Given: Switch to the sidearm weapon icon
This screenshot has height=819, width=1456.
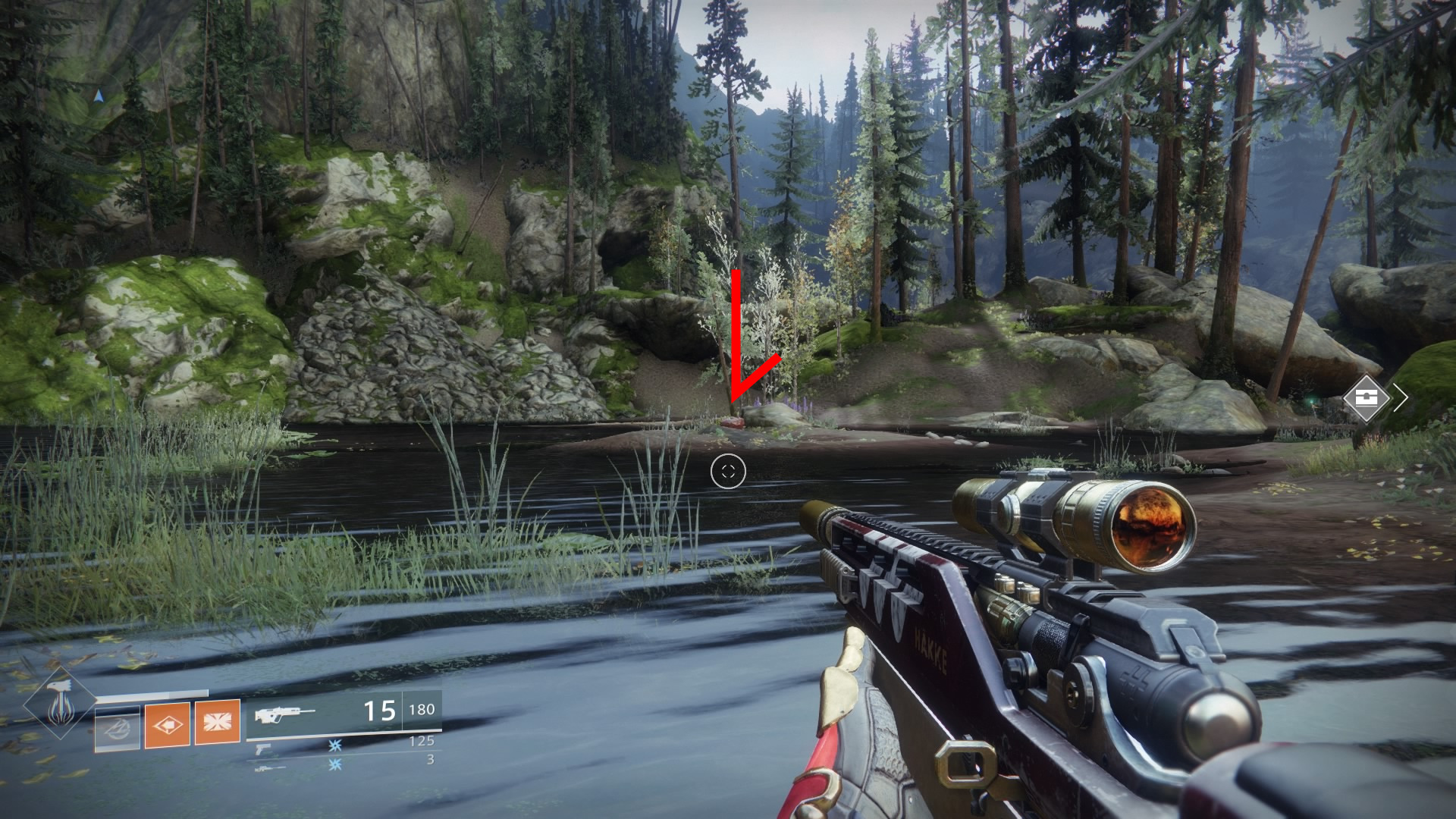Looking at the screenshot, I should coord(263,747).
